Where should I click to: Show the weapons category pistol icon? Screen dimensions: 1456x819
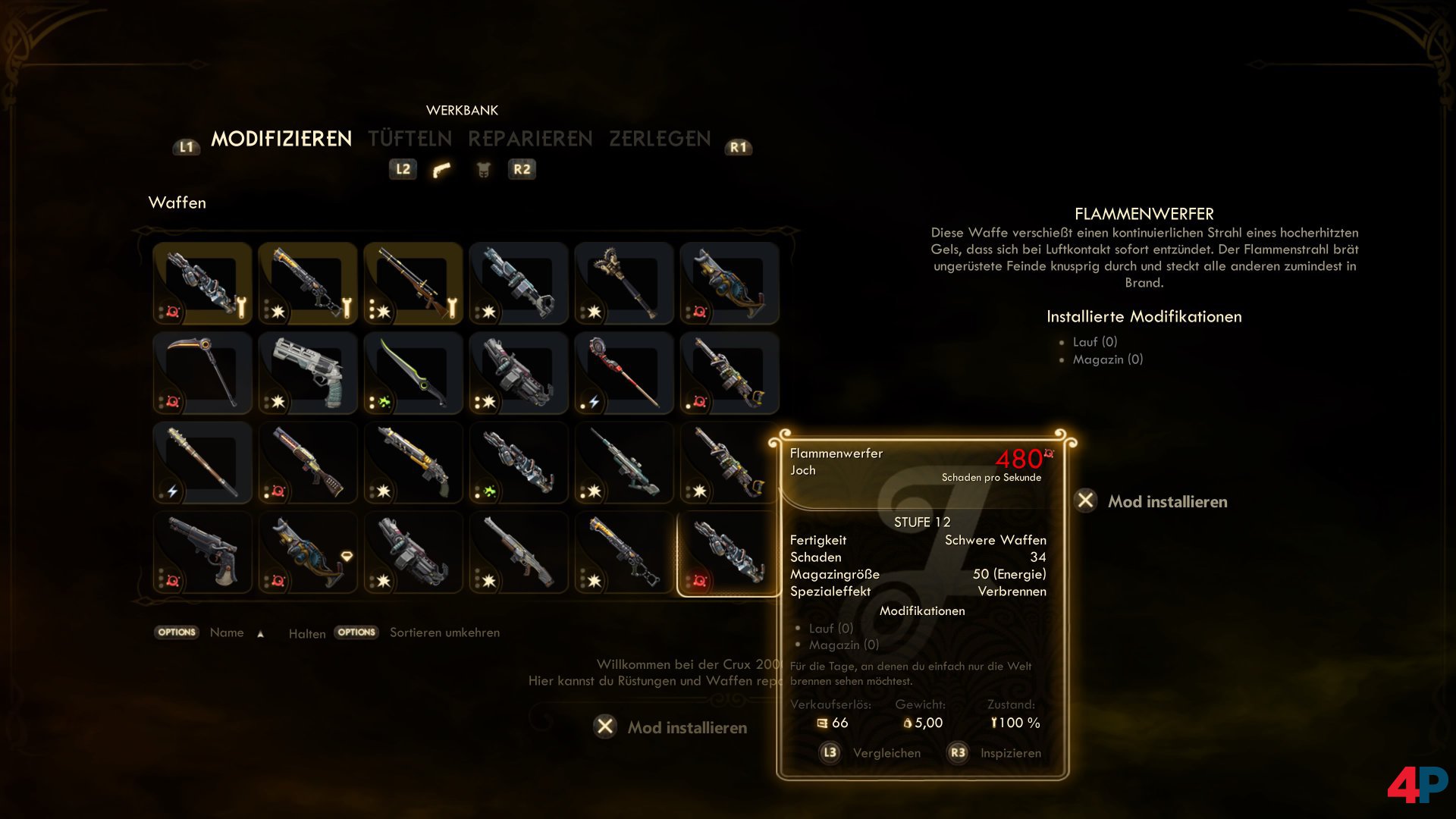[441, 170]
